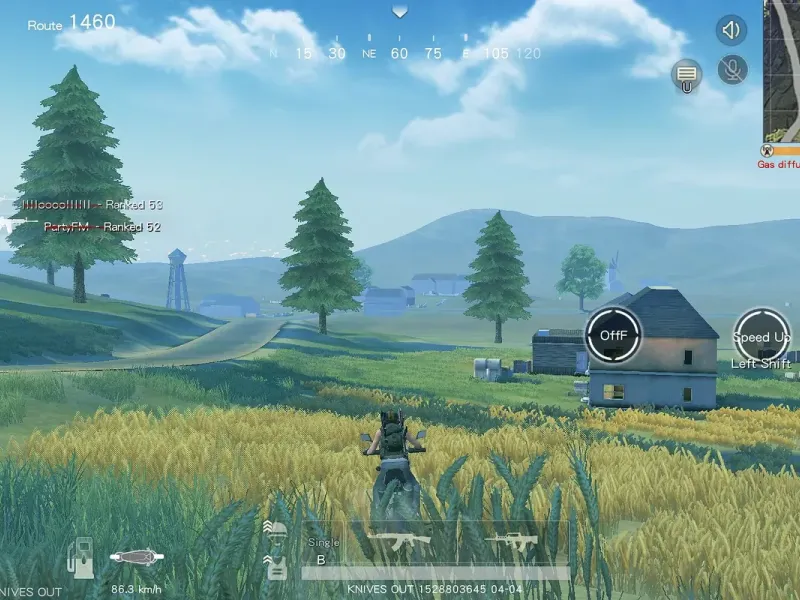Toggle the speaker sound icon
This screenshot has height=600, width=800.
[x=731, y=30]
